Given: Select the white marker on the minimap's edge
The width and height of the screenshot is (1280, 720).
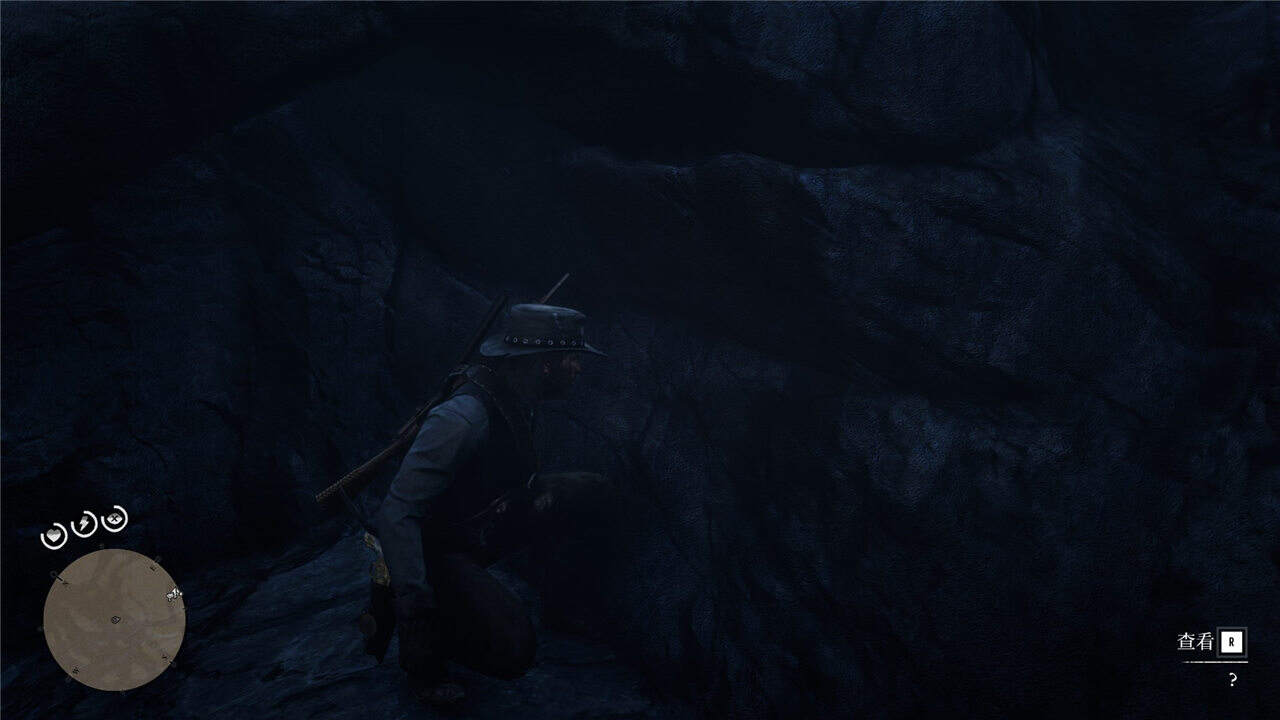Looking at the screenshot, I should click(175, 595).
